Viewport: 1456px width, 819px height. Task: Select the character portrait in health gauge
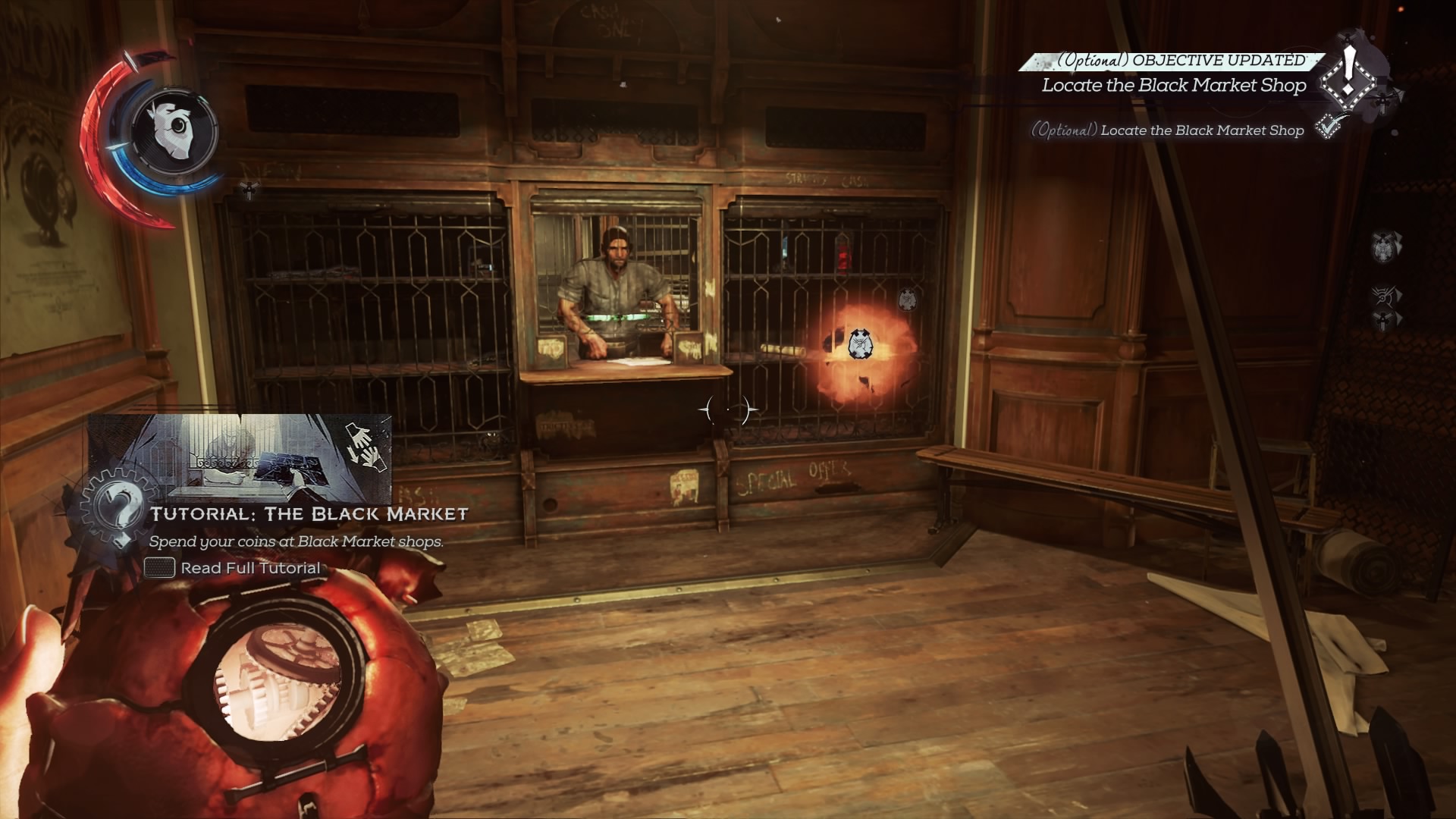[174, 130]
